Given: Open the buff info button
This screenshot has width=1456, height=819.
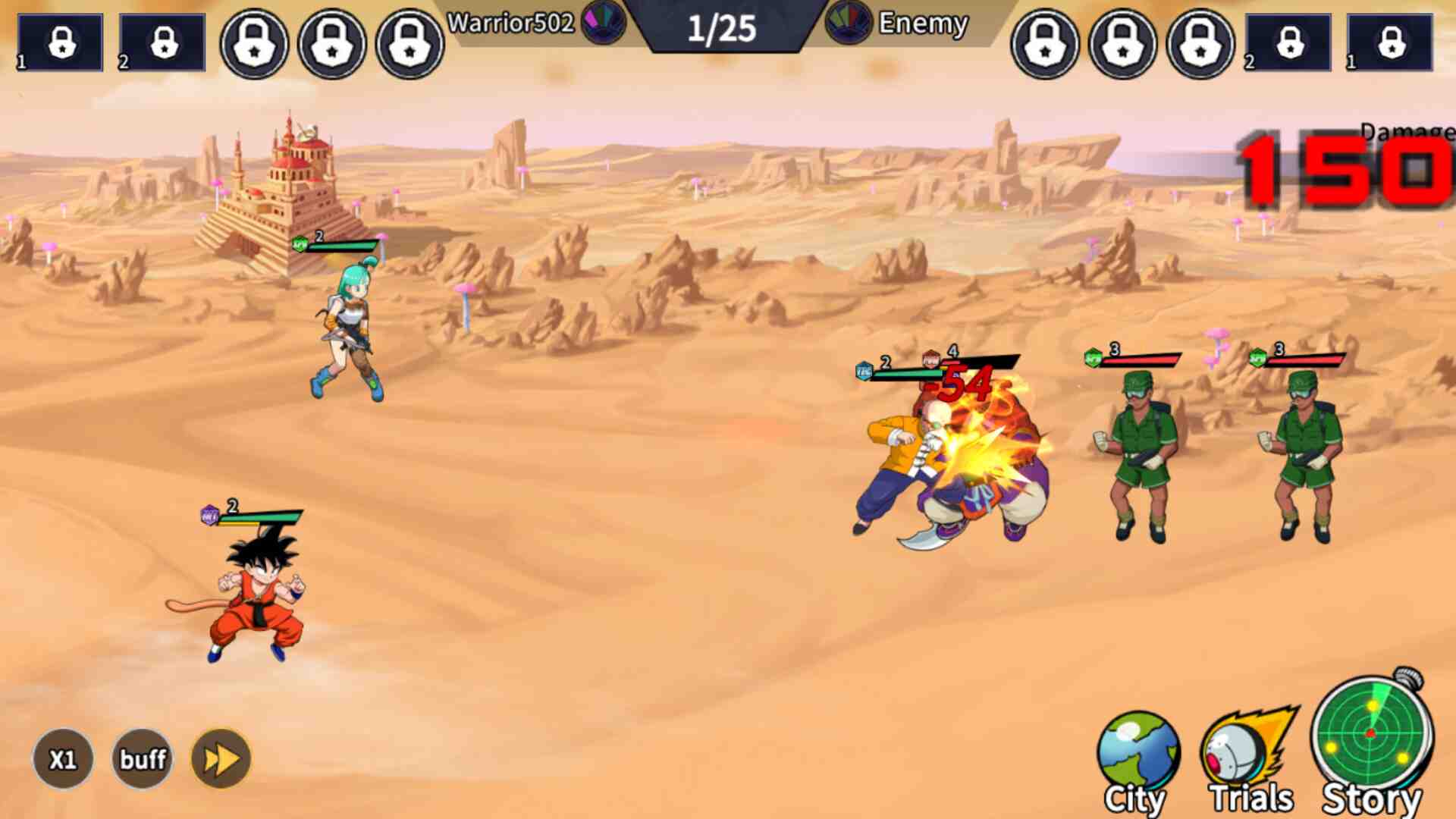Looking at the screenshot, I should point(143,759).
